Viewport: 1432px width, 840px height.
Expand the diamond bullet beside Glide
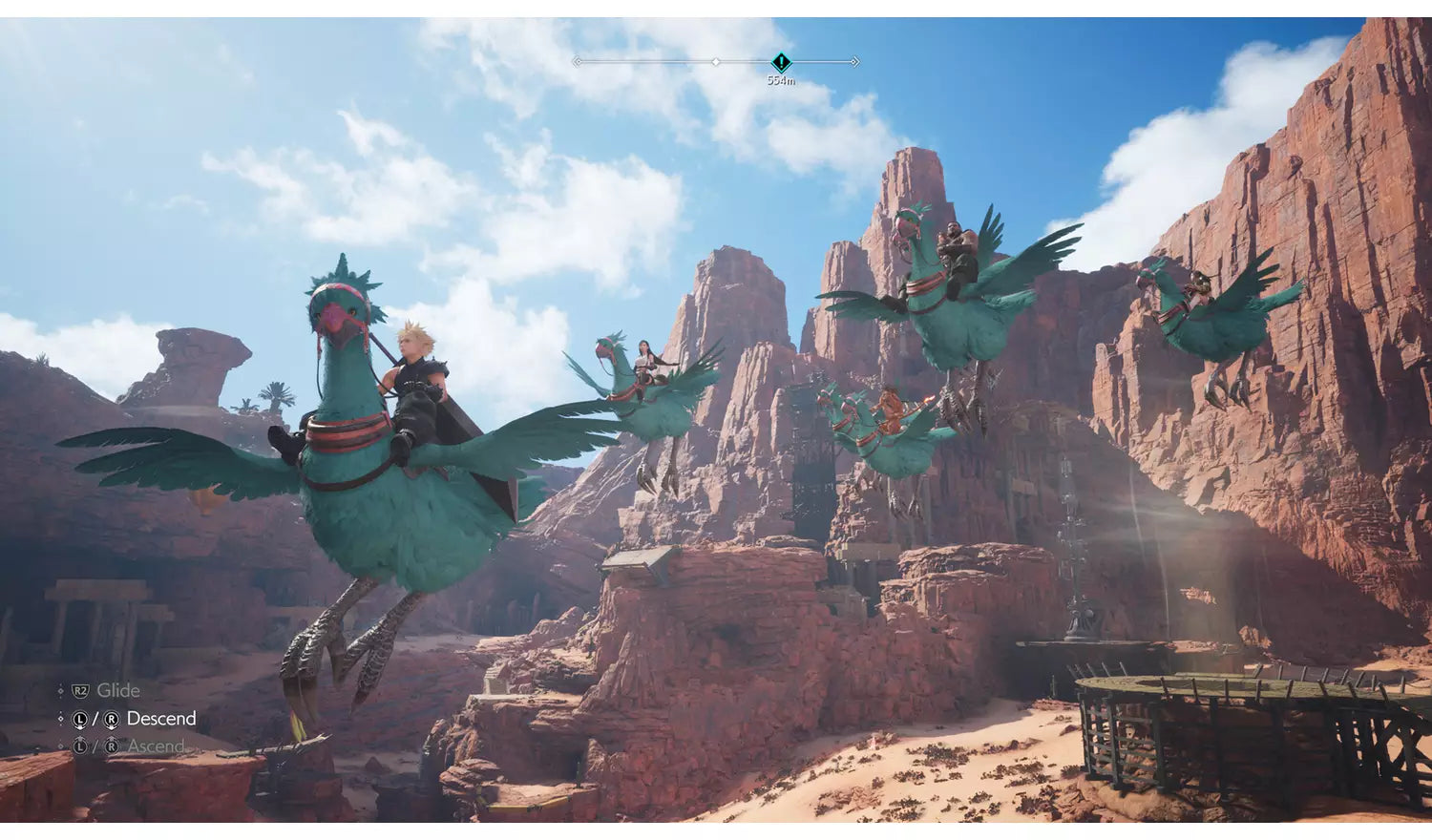(x=60, y=690)
